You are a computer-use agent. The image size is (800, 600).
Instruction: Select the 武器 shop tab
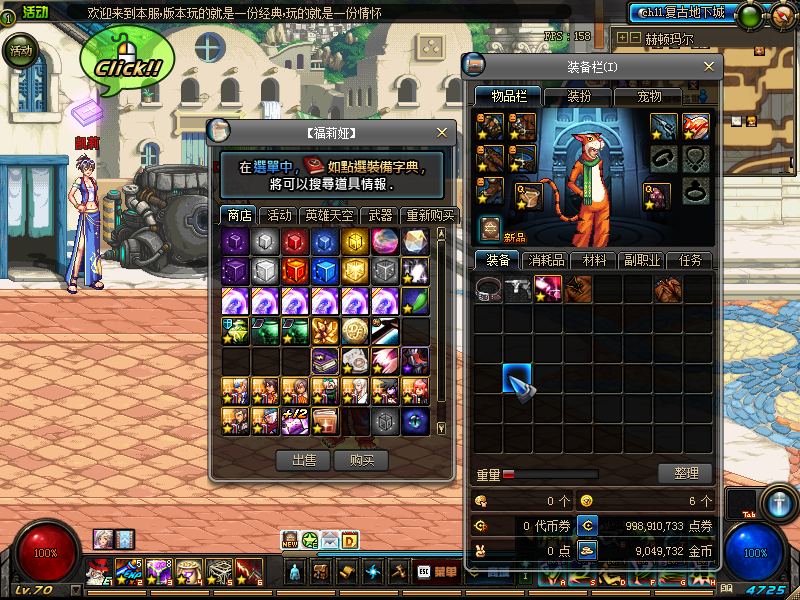380,215
